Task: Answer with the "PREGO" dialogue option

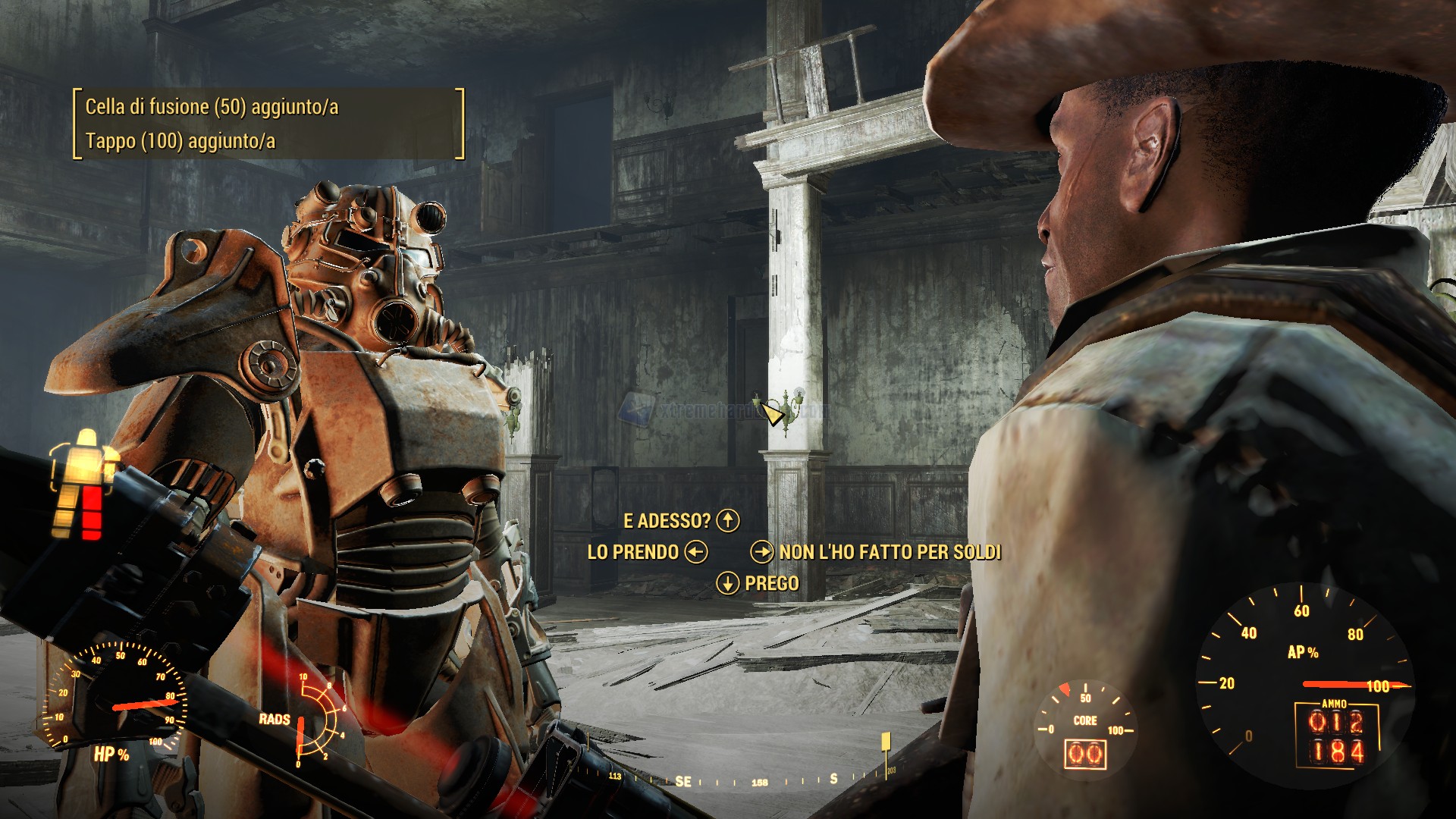Action: click(771, 583)
